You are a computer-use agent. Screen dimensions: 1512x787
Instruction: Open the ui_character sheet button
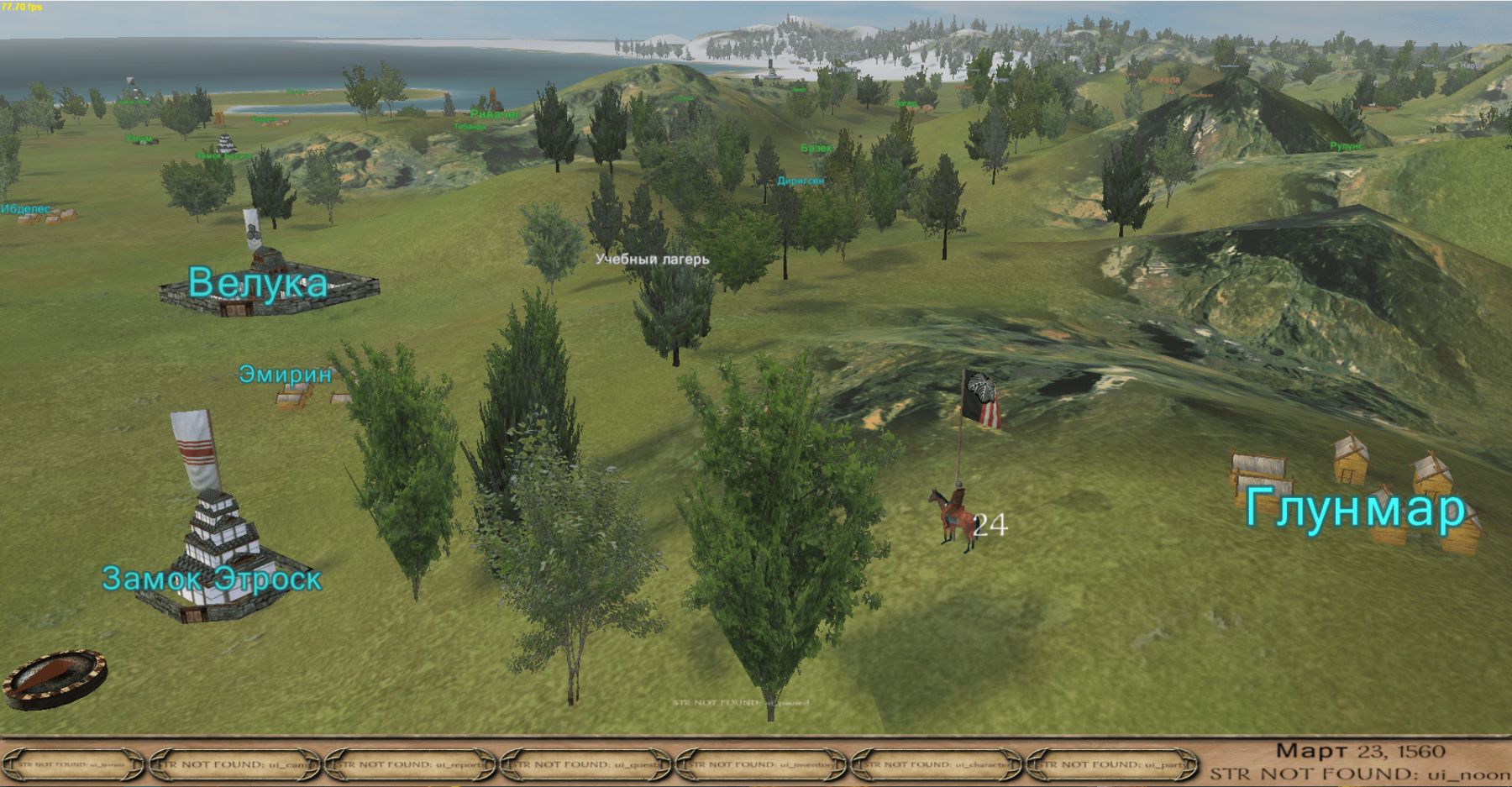938,764
